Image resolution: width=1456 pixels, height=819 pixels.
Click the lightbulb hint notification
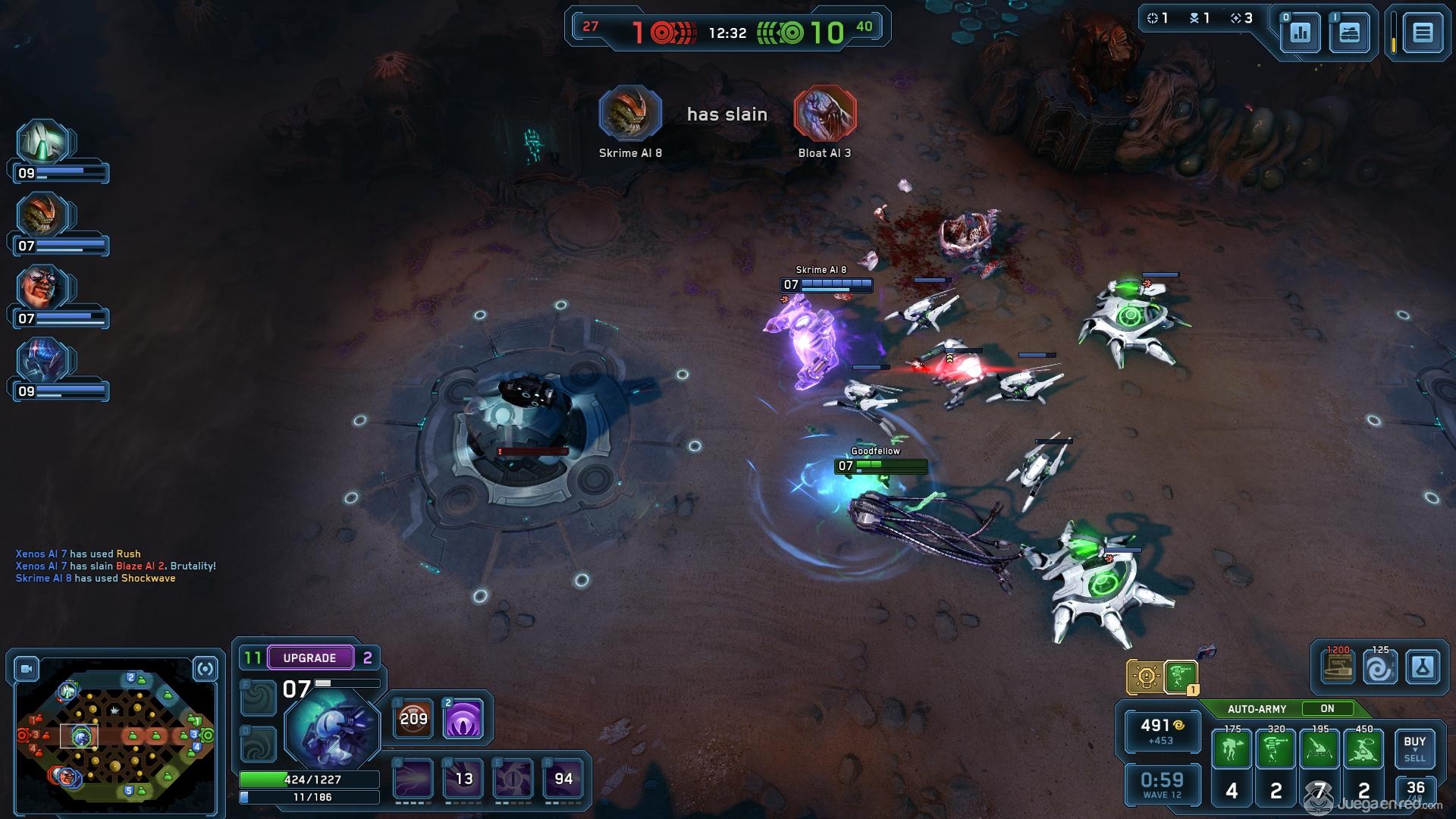point(1145,676)
